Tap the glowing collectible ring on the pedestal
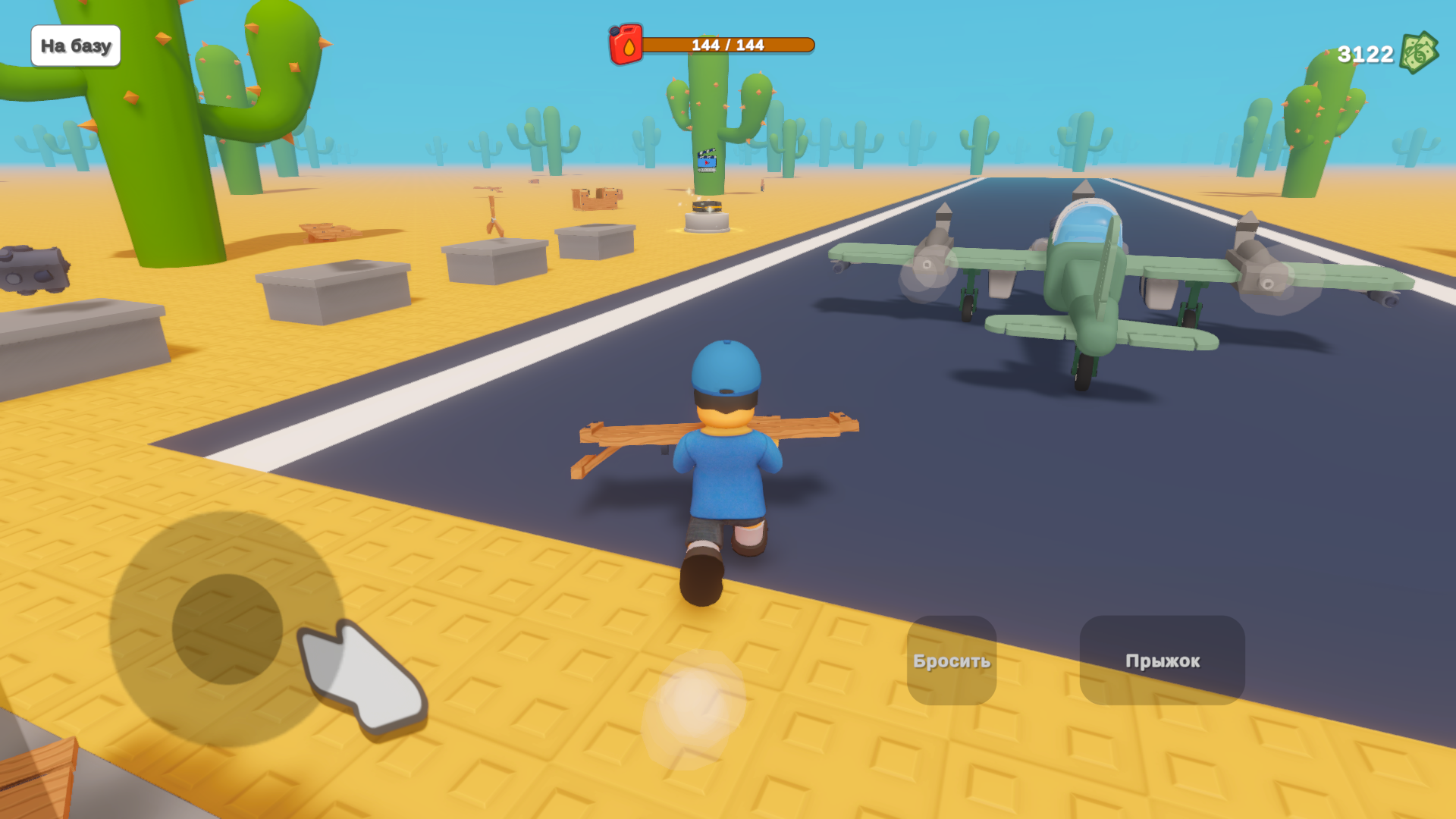Image resolution: width=1456 pixels, height=819 pixels. (x=707, y=206)
